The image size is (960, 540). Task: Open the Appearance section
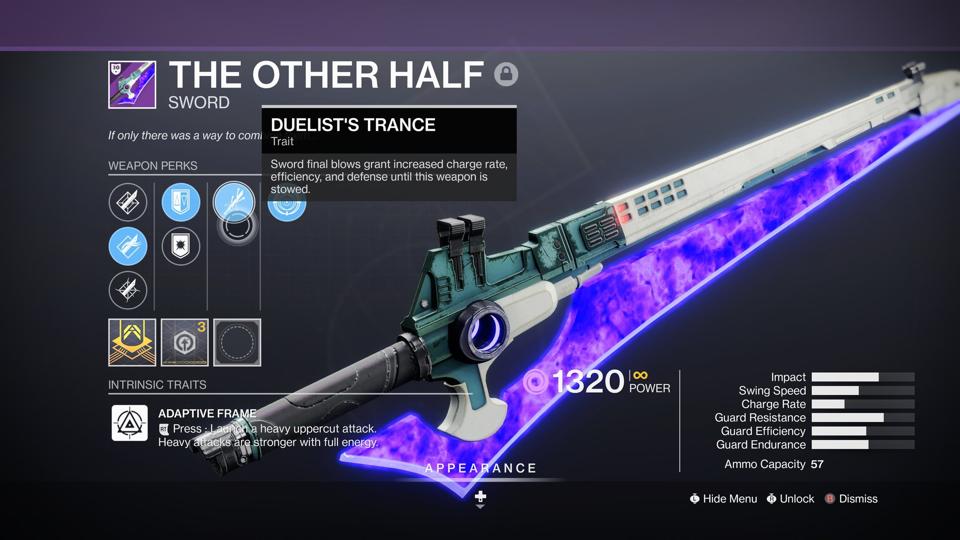(481, 468)
